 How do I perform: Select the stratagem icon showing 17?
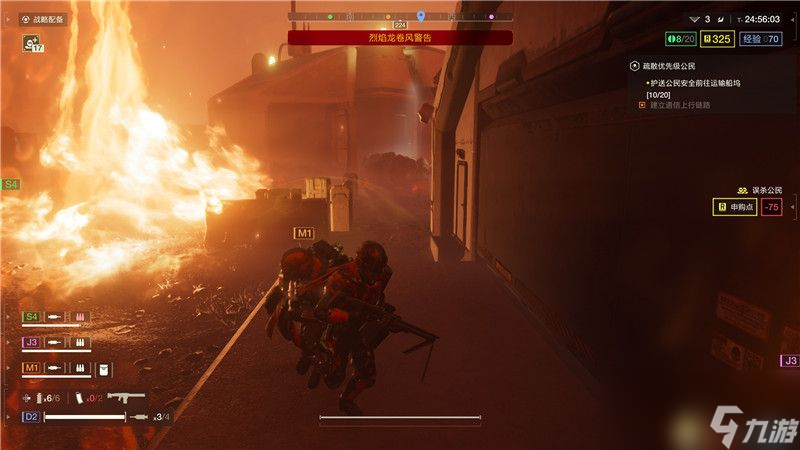(x=32, y=43)
